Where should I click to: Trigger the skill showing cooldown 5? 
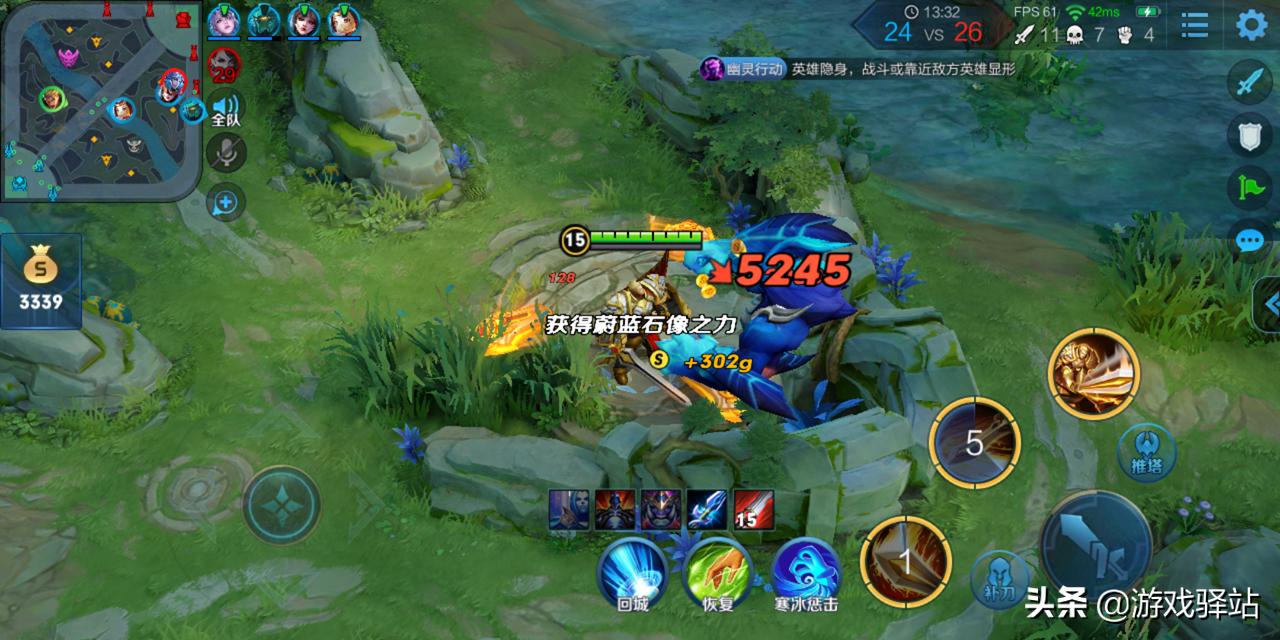click(974, 443)
